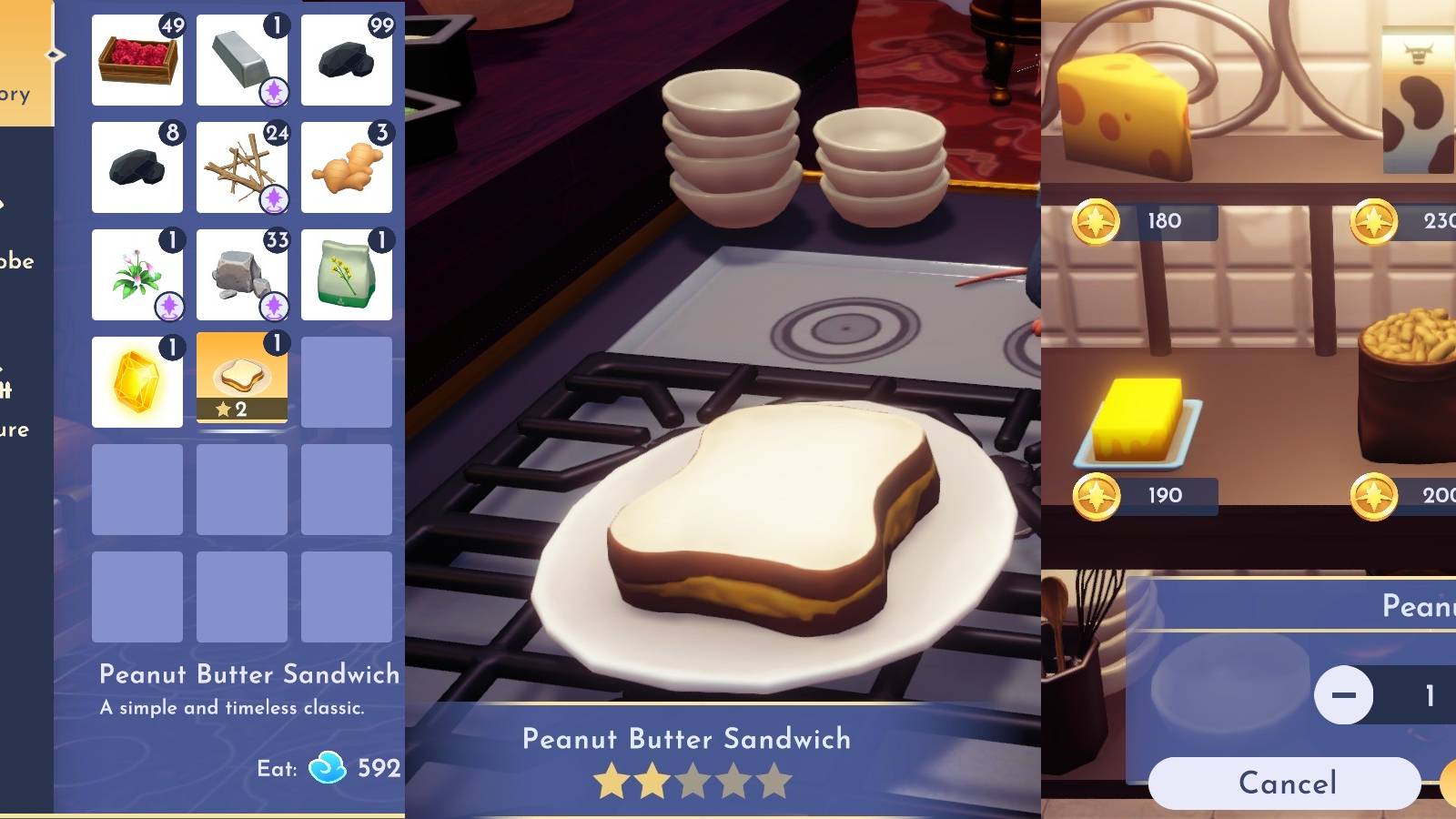Select the seed bag inventory slot
This screenshot has height=819, width=1456.
tap(347, 274)
